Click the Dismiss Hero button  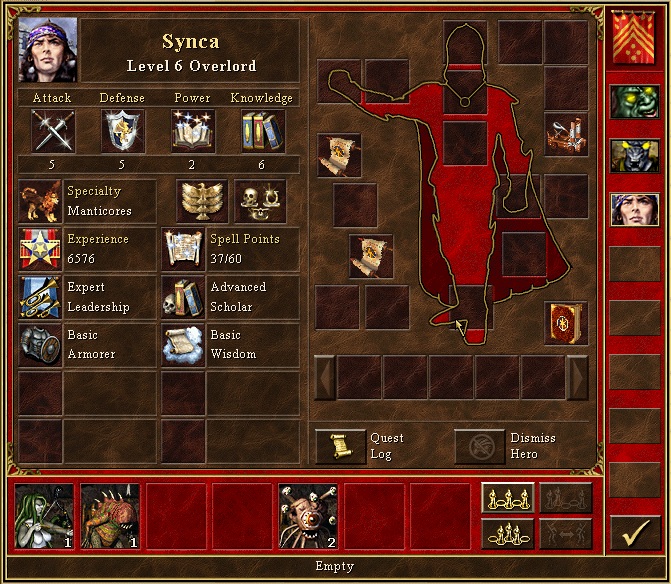tap(480, 446)
